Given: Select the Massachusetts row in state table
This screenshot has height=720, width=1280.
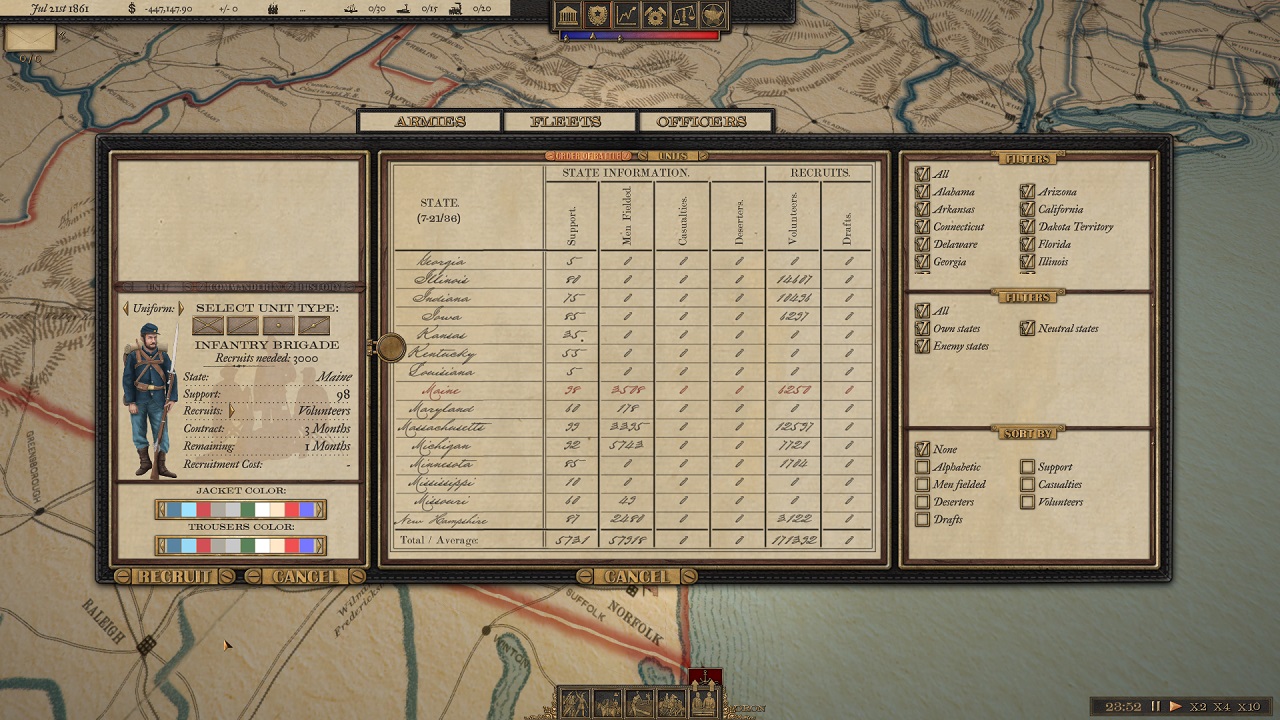Looking at the screenshot, I should (442, 427).
